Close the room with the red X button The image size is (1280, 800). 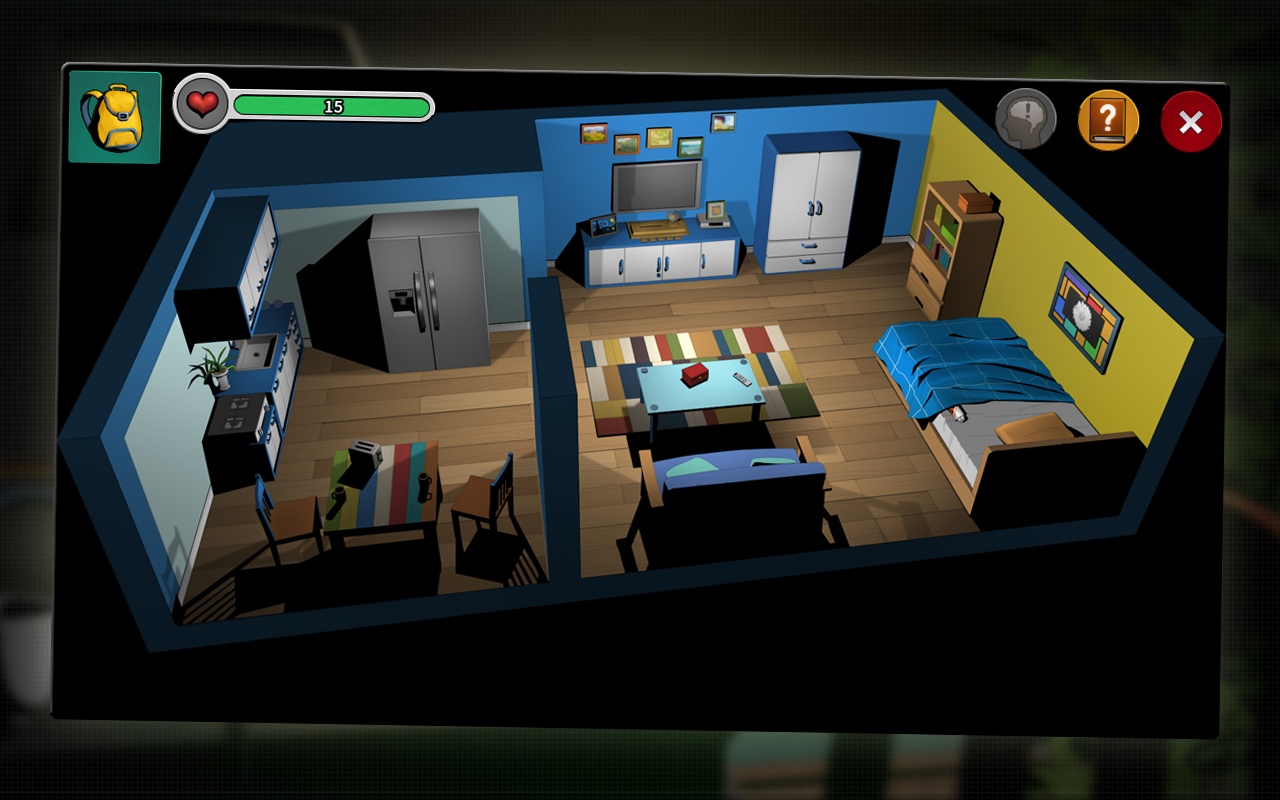click(x=1190, y=122)
